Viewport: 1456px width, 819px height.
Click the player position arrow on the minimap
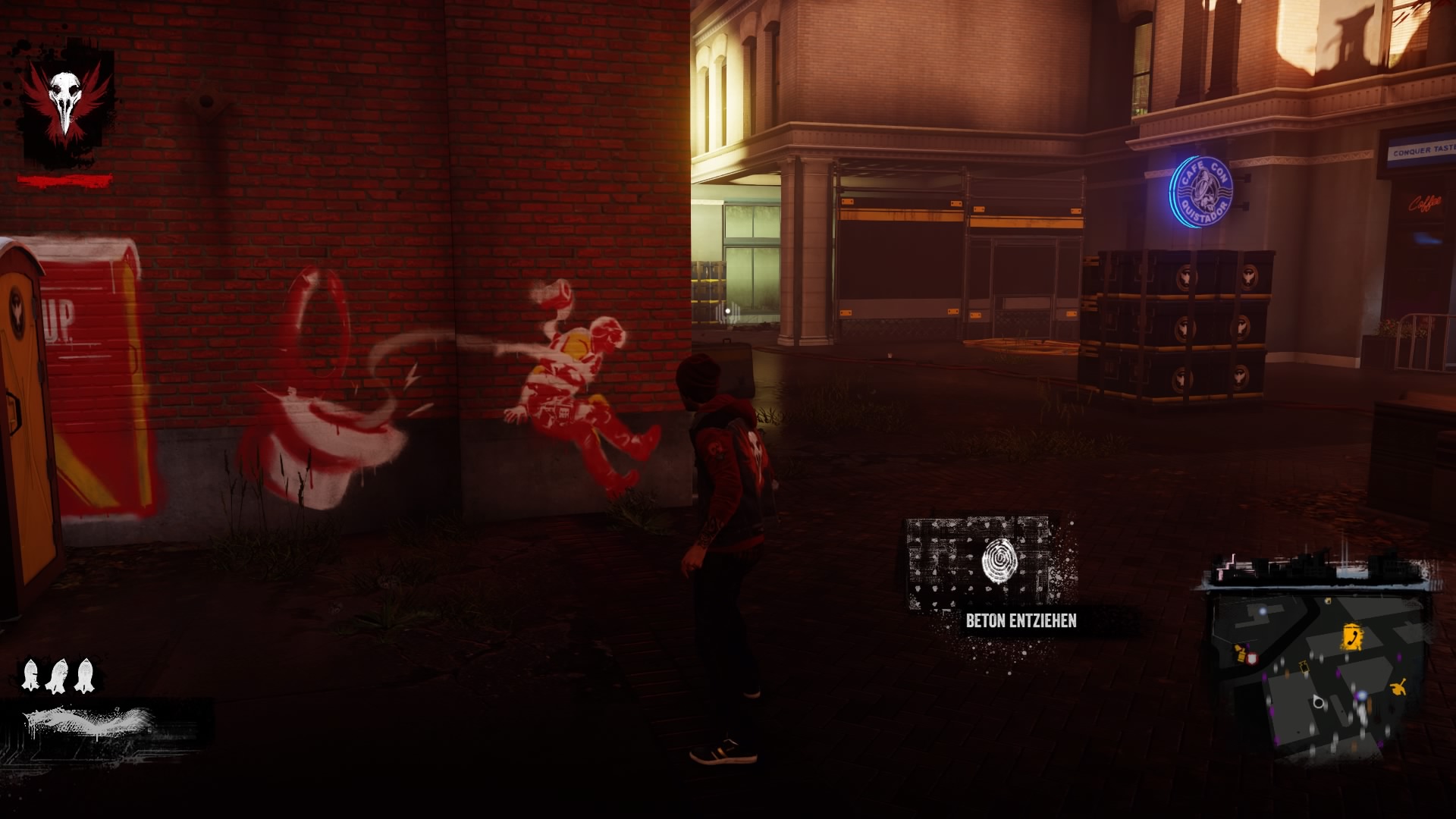point(1318,701)
